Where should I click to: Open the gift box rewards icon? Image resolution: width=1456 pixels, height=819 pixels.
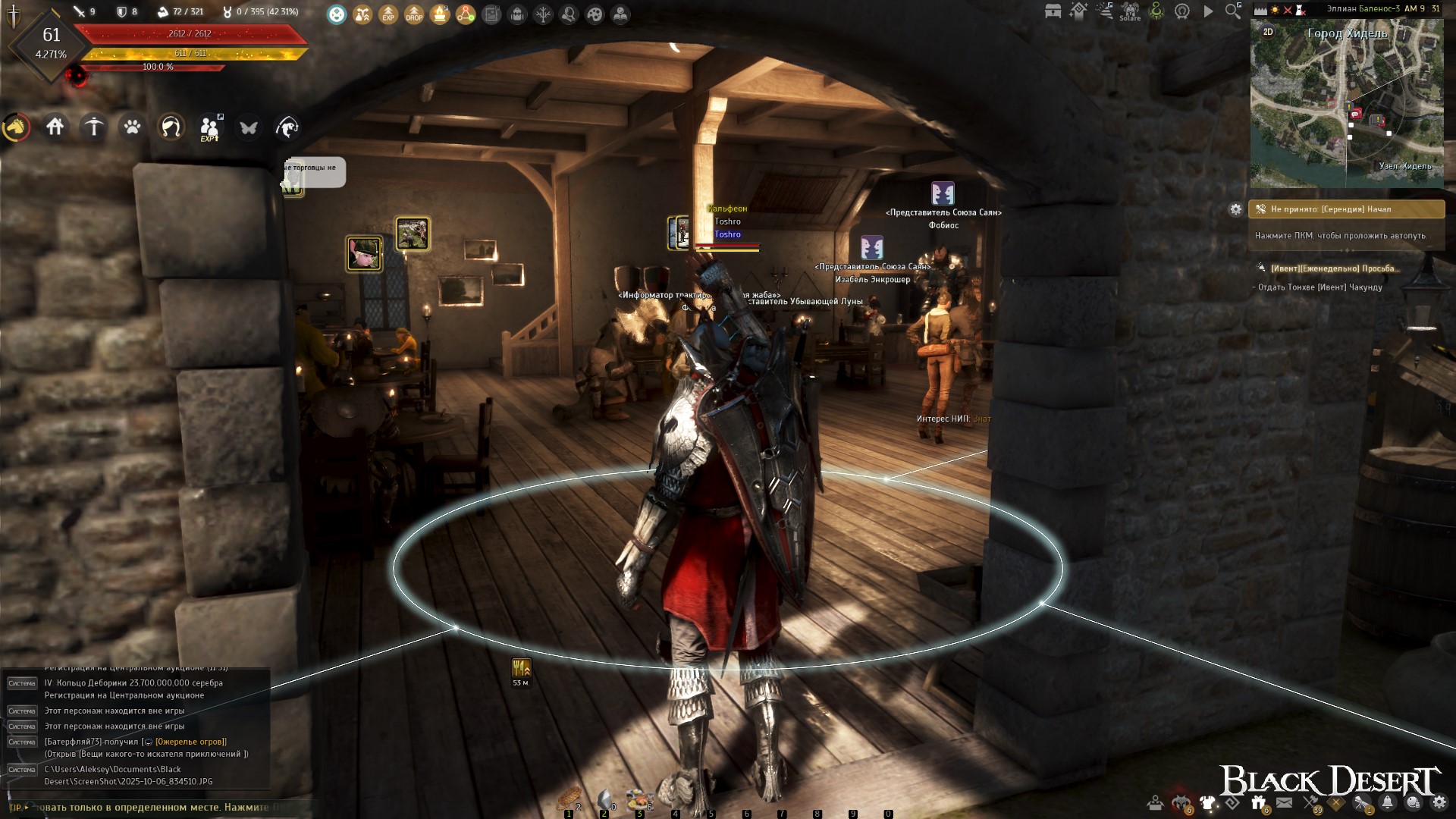pos(1258,802)
